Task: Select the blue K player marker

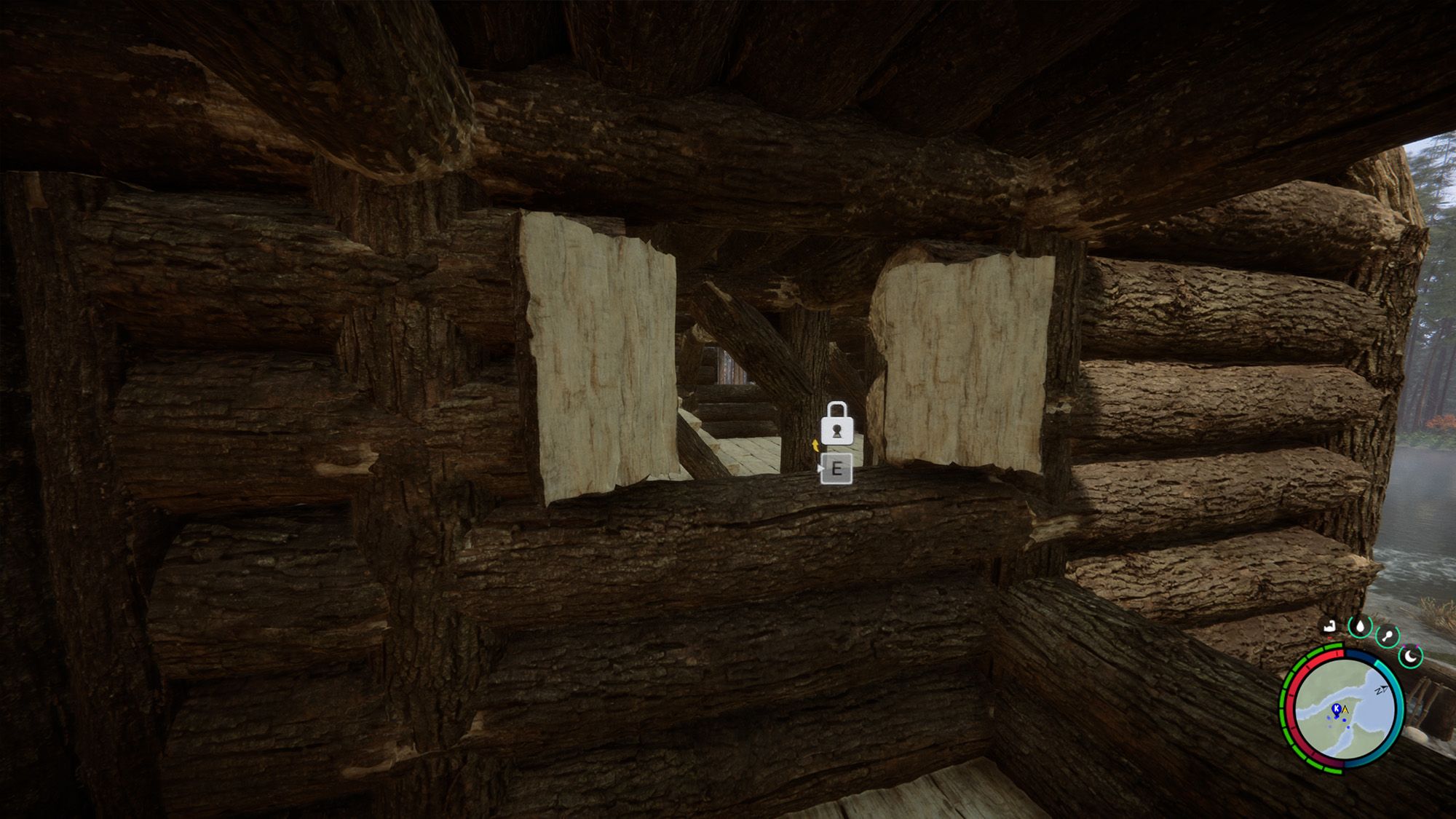Action: (x=1337, y=708)
